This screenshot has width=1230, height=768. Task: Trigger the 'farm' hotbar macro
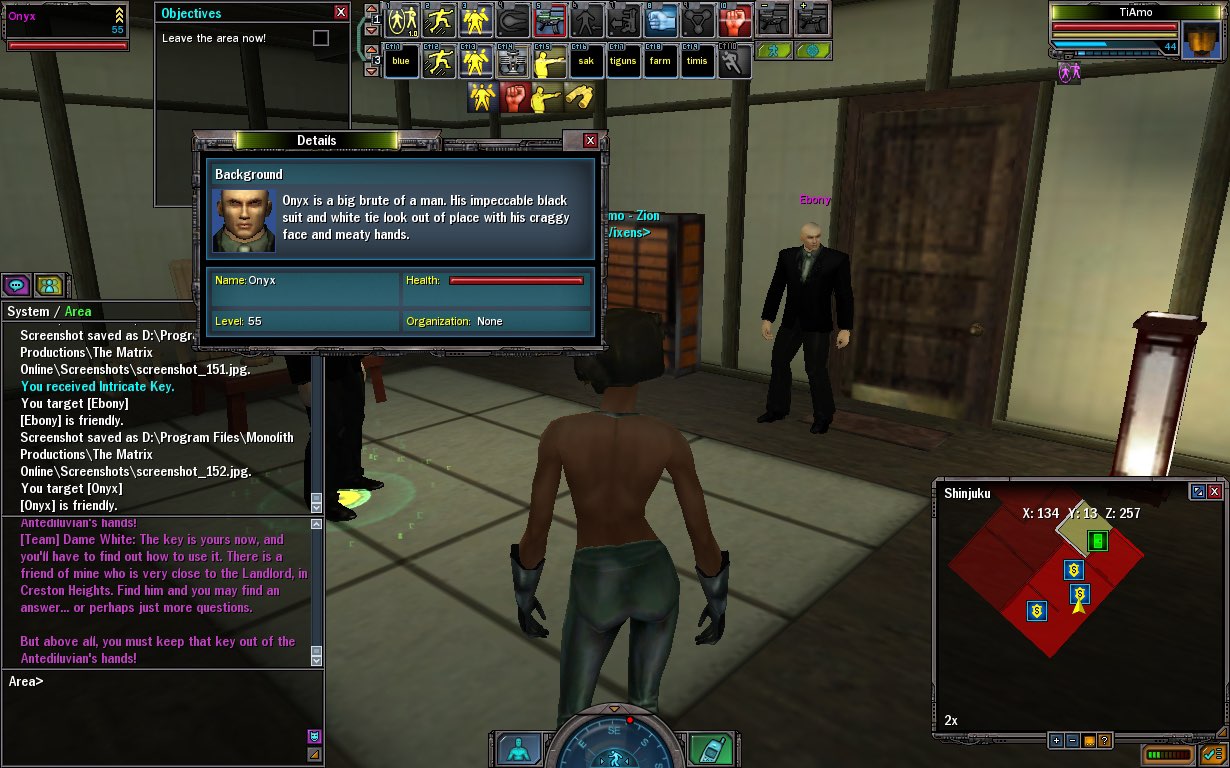pos(660,61)
